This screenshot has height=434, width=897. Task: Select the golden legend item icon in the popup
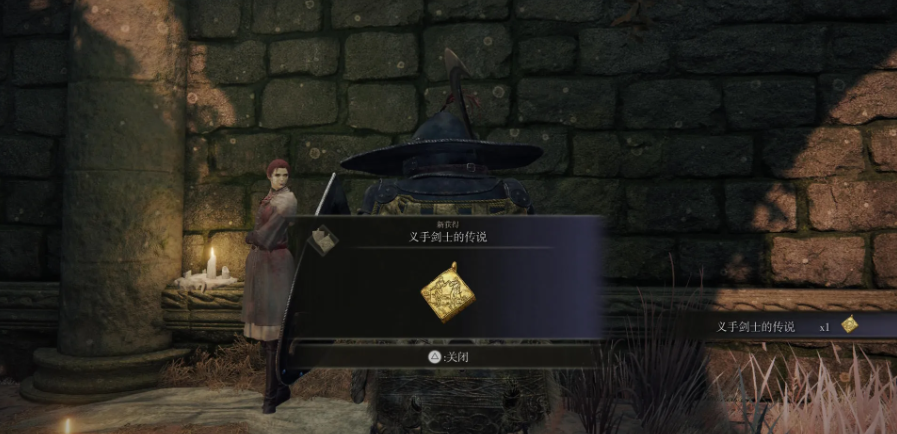pyautogui.click(x=447, y=292)
